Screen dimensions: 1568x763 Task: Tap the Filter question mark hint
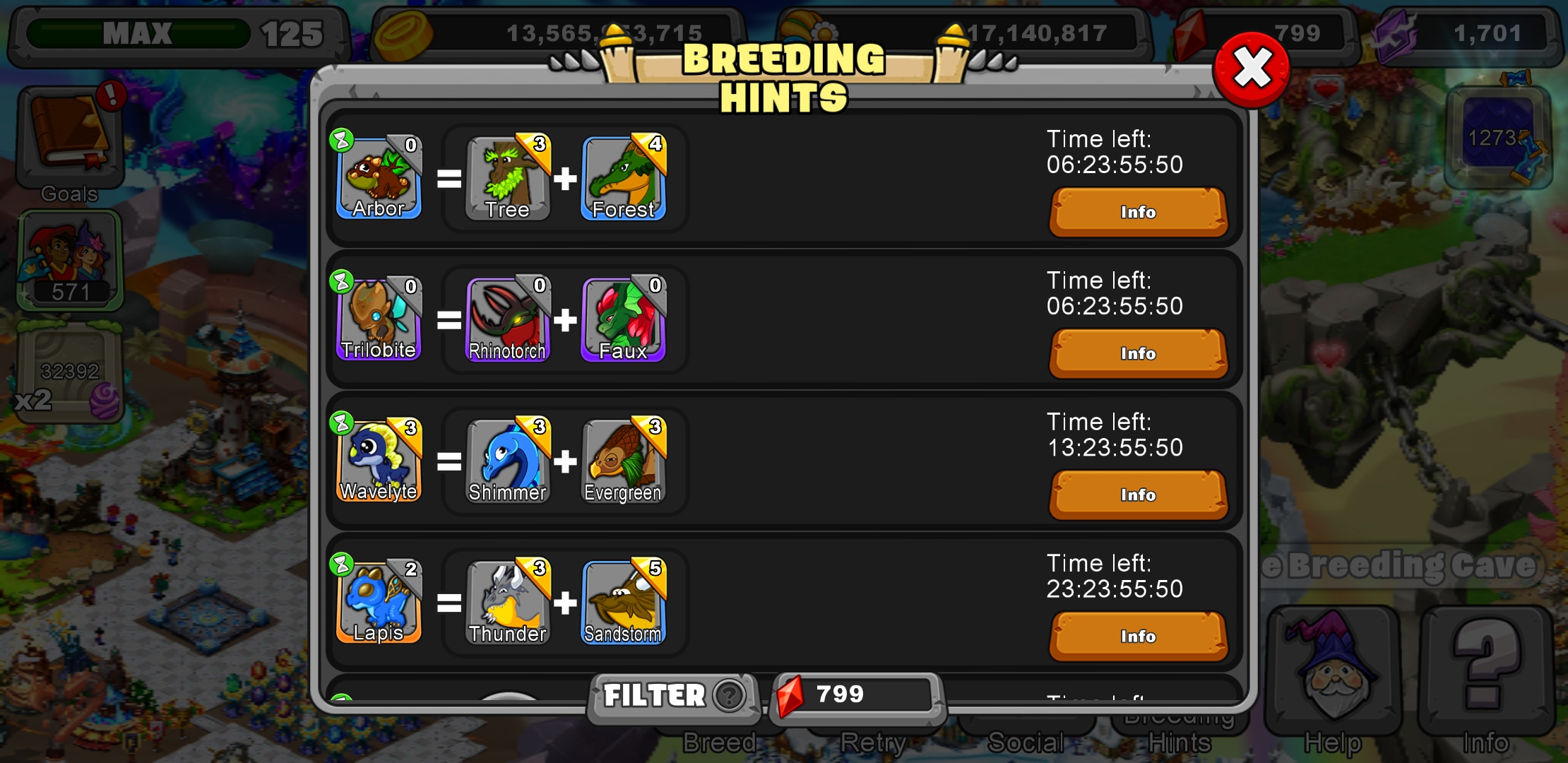[729, 696]
